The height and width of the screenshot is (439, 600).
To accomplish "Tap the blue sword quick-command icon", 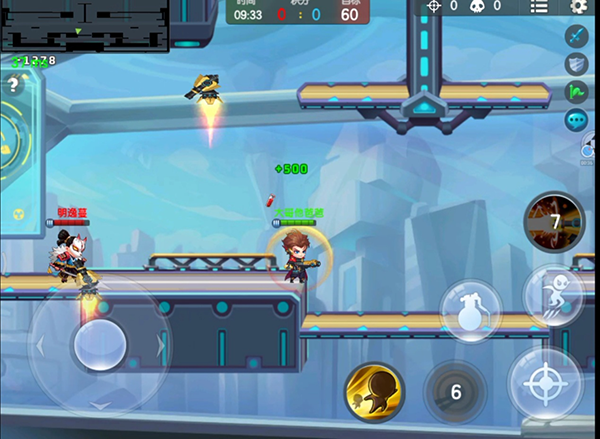I will point(576,37).
